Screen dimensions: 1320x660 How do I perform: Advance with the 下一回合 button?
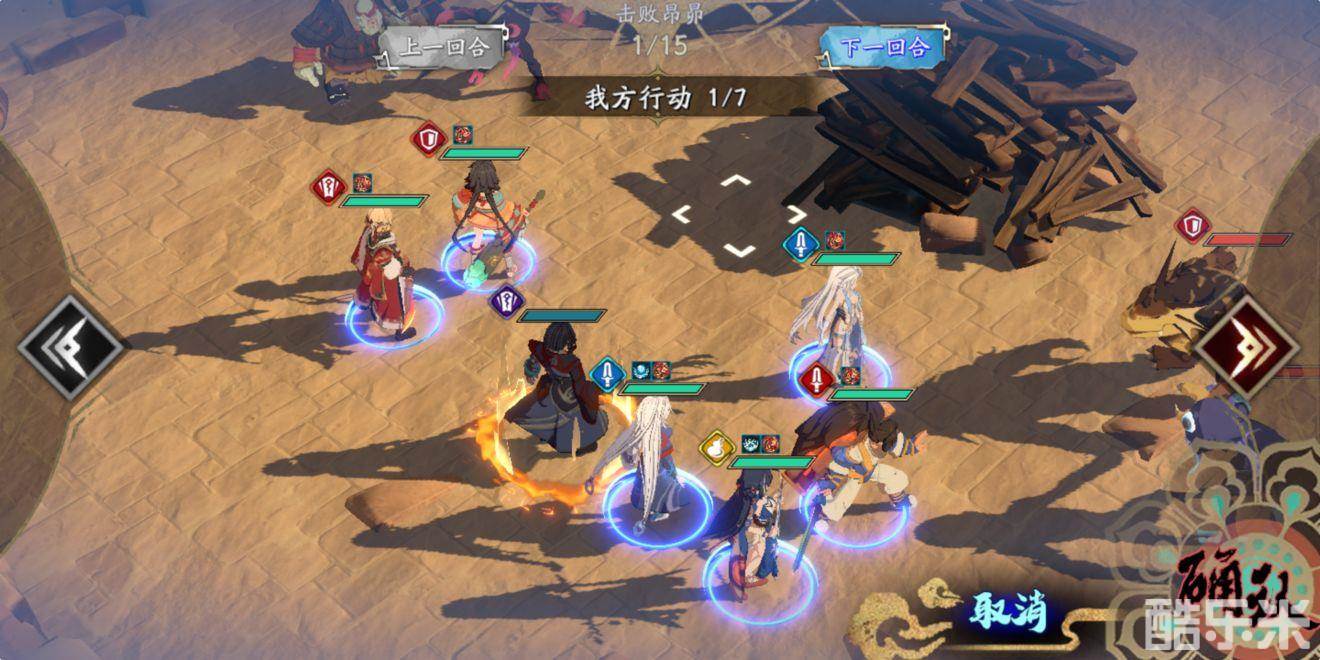pyautogui.click(x=880, y=47)
